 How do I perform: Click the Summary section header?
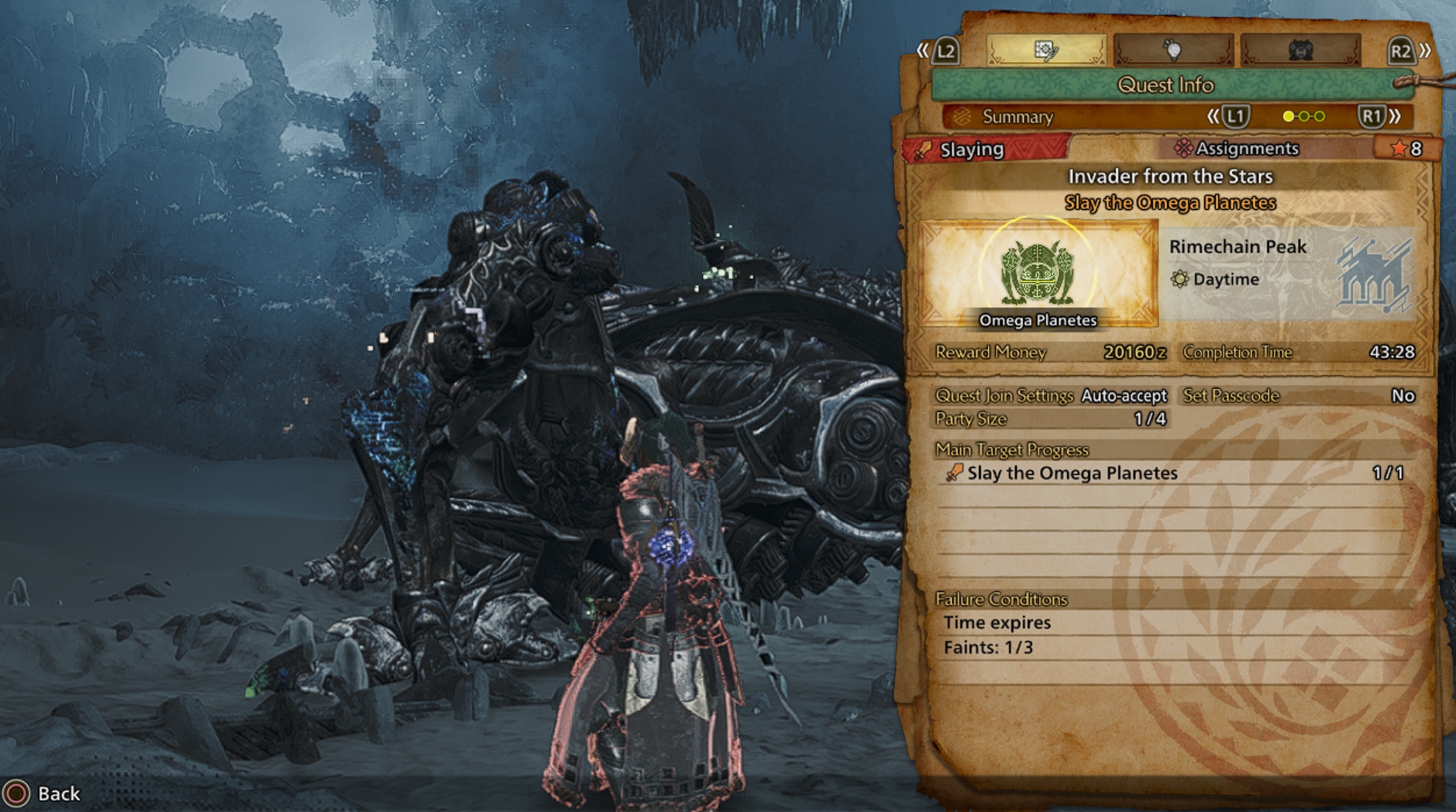(x=1017, y=117)
